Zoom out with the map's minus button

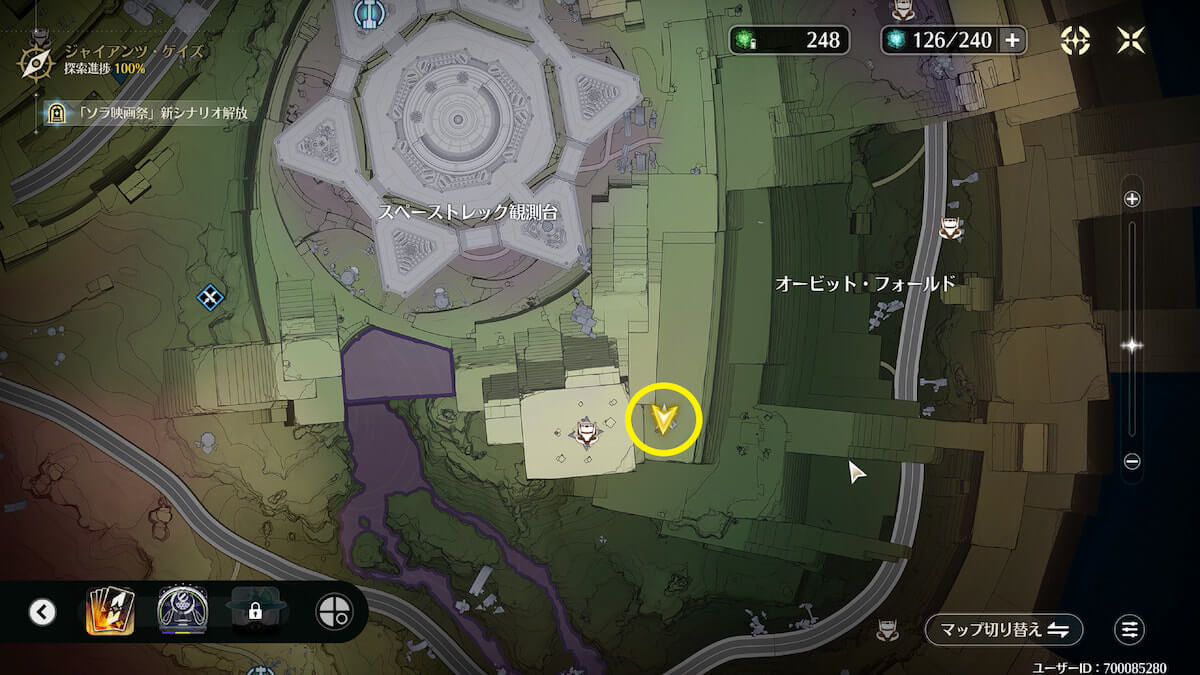[x=1132, y=462]
